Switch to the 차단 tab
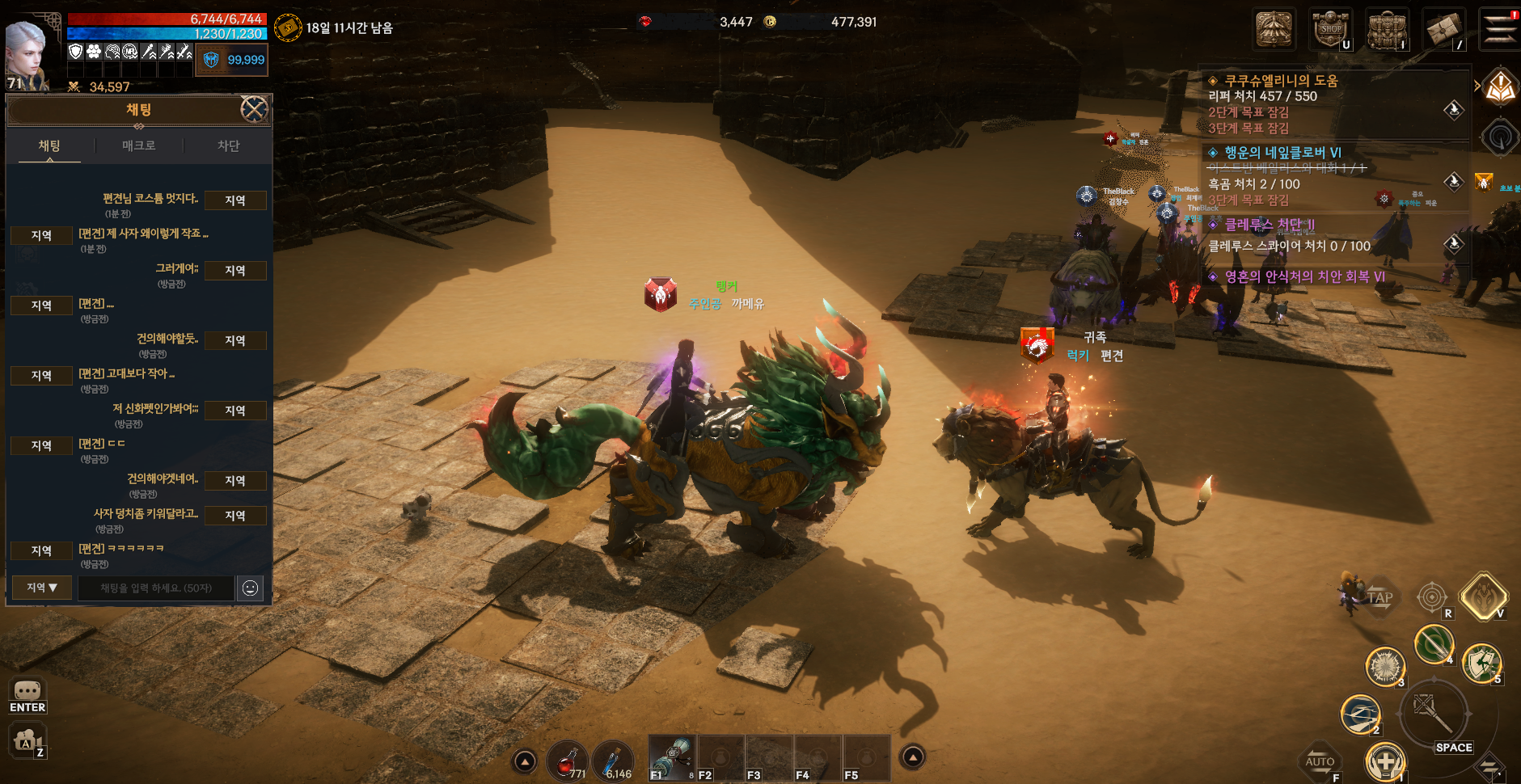 (x=228, y=146)
